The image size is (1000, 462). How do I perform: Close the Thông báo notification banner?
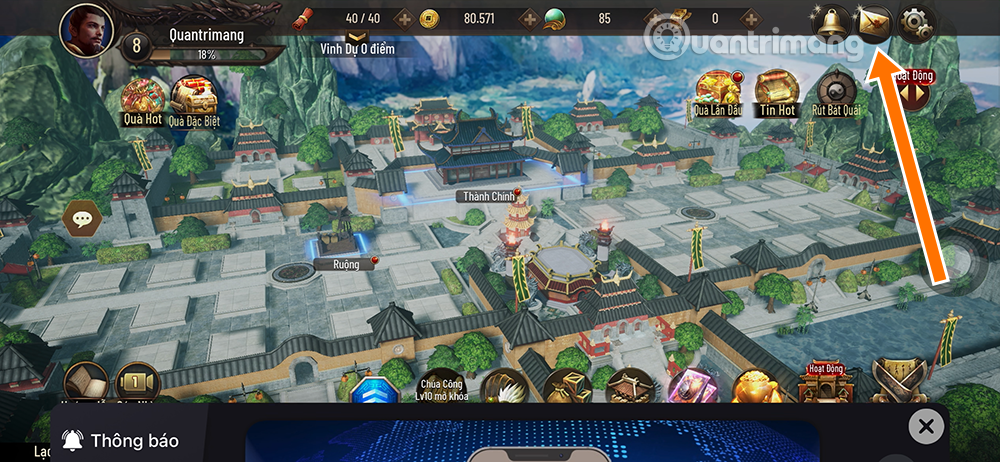coord(926,428)
